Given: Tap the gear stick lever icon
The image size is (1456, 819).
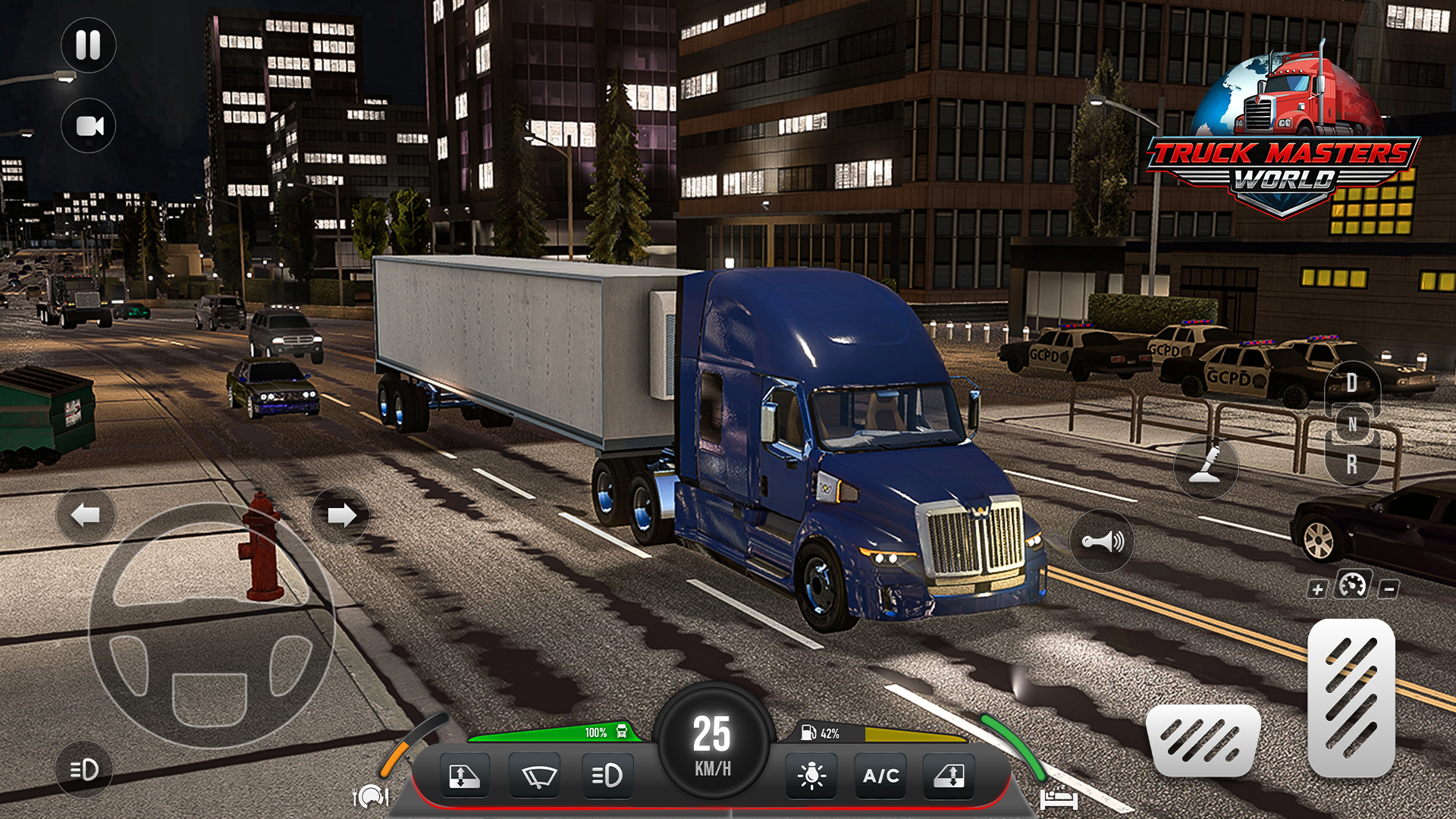Looking at the screenshot, I should pyautogui.click(x=1206, y=466).
